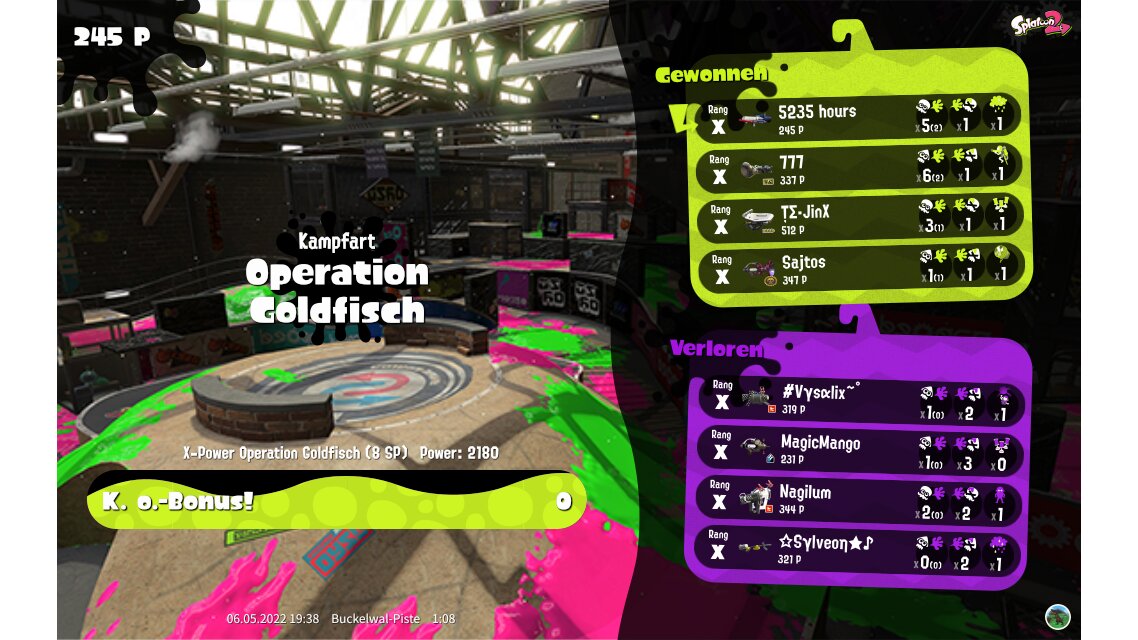The height and width of the screenshot is (640, 1138).
Task: Click the Splatoon 2 logo
Action: tap(1040, 22)
